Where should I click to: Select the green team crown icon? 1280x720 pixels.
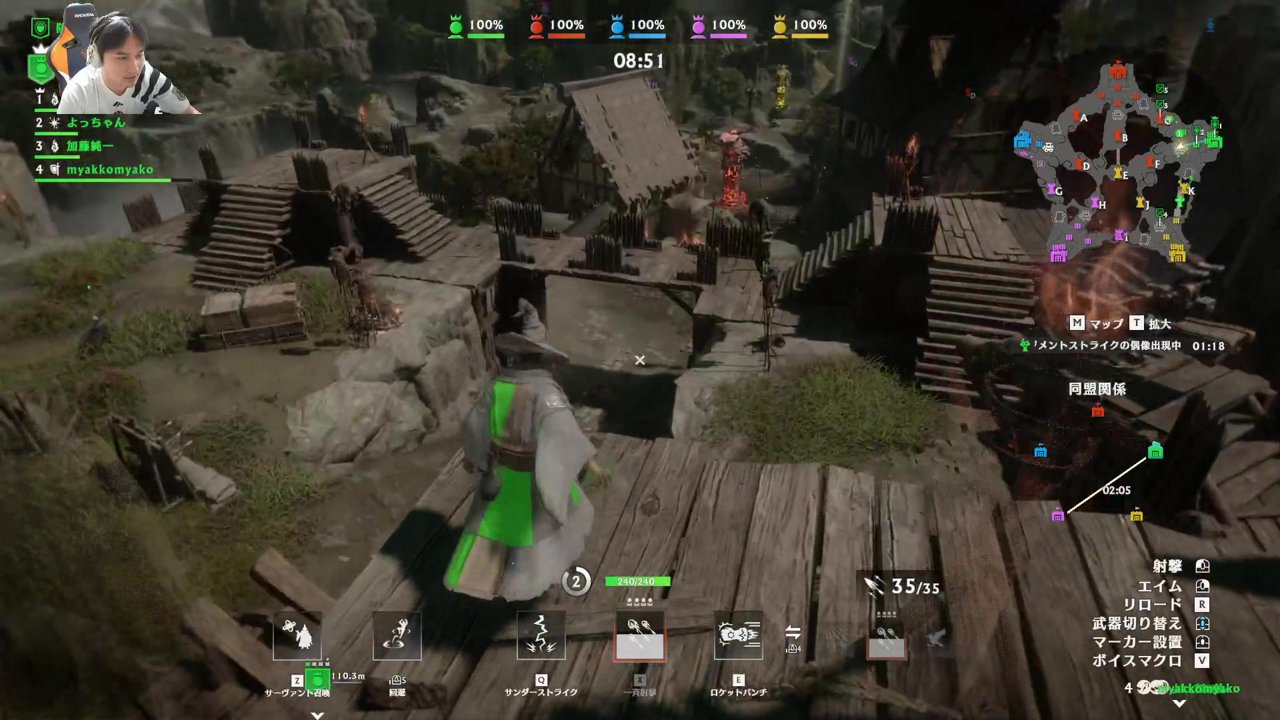click(x=456, y=27)
